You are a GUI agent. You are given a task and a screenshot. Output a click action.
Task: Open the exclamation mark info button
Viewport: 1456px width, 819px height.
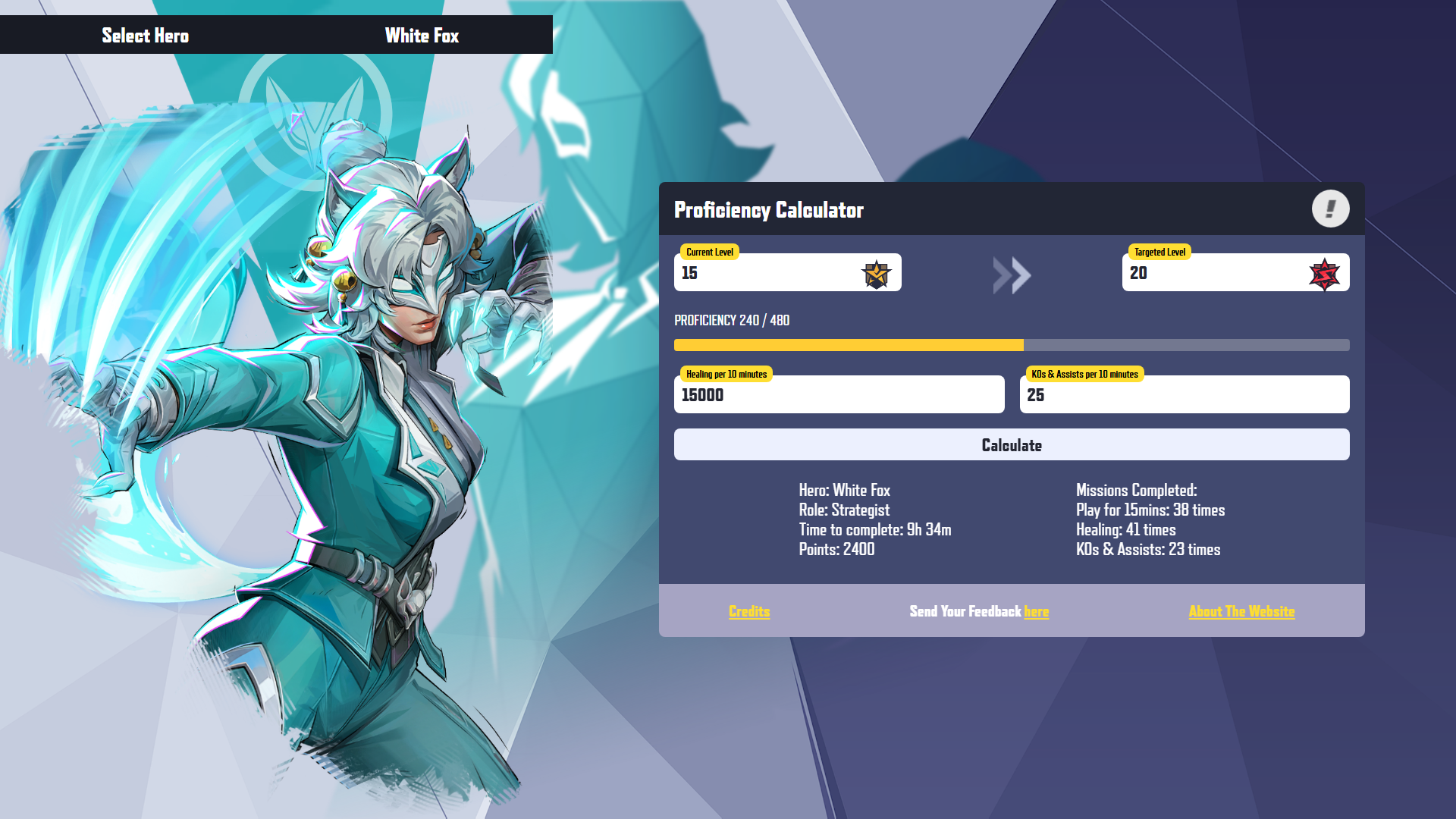(x=1330, y=209)
